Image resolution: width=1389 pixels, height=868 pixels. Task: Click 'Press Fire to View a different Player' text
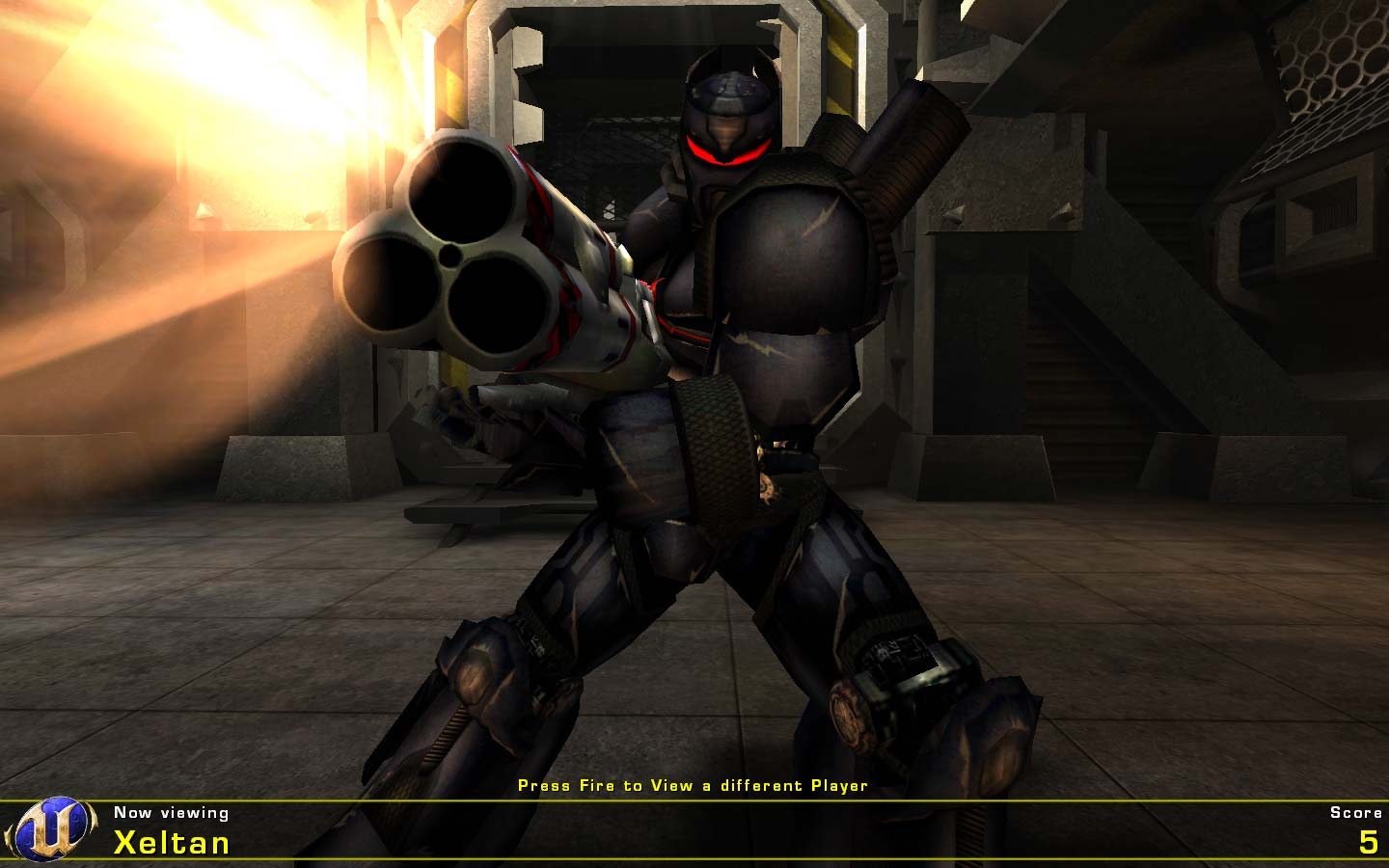point(693,786)
